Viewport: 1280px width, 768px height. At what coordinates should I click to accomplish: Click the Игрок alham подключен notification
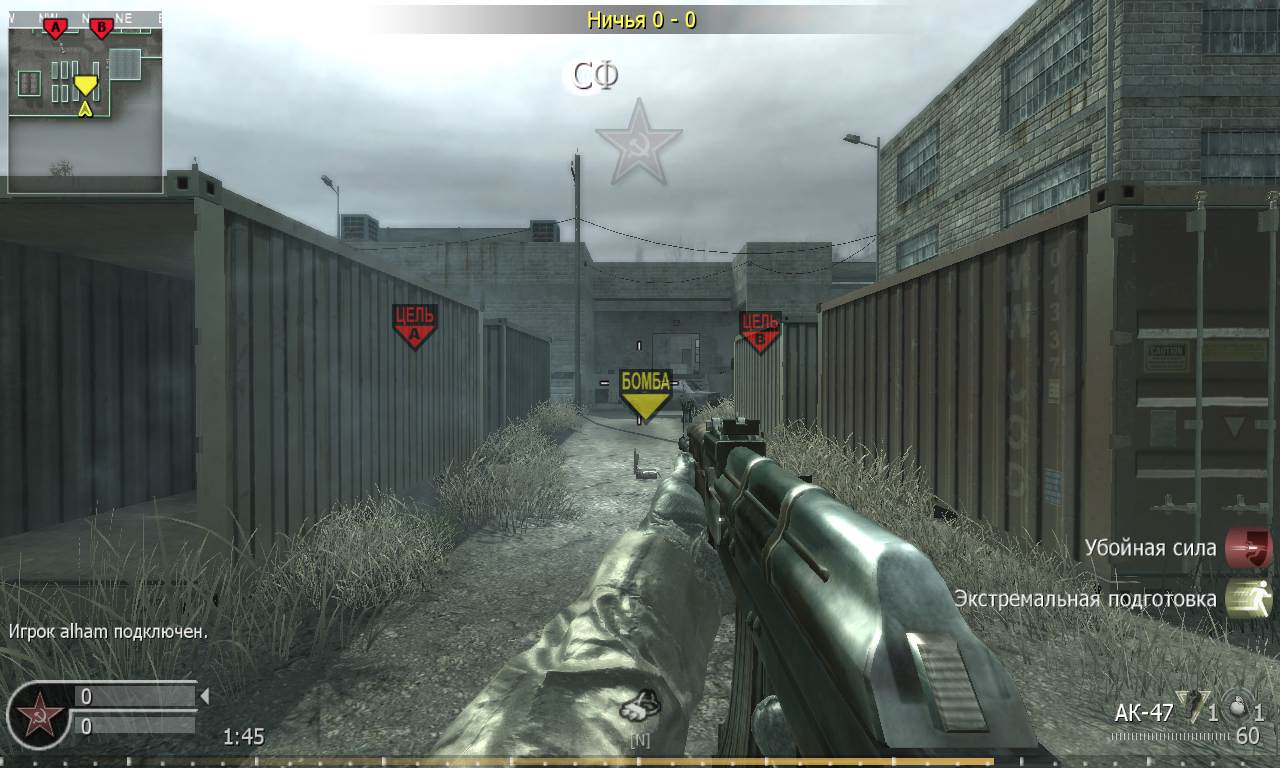pos(110,632)
